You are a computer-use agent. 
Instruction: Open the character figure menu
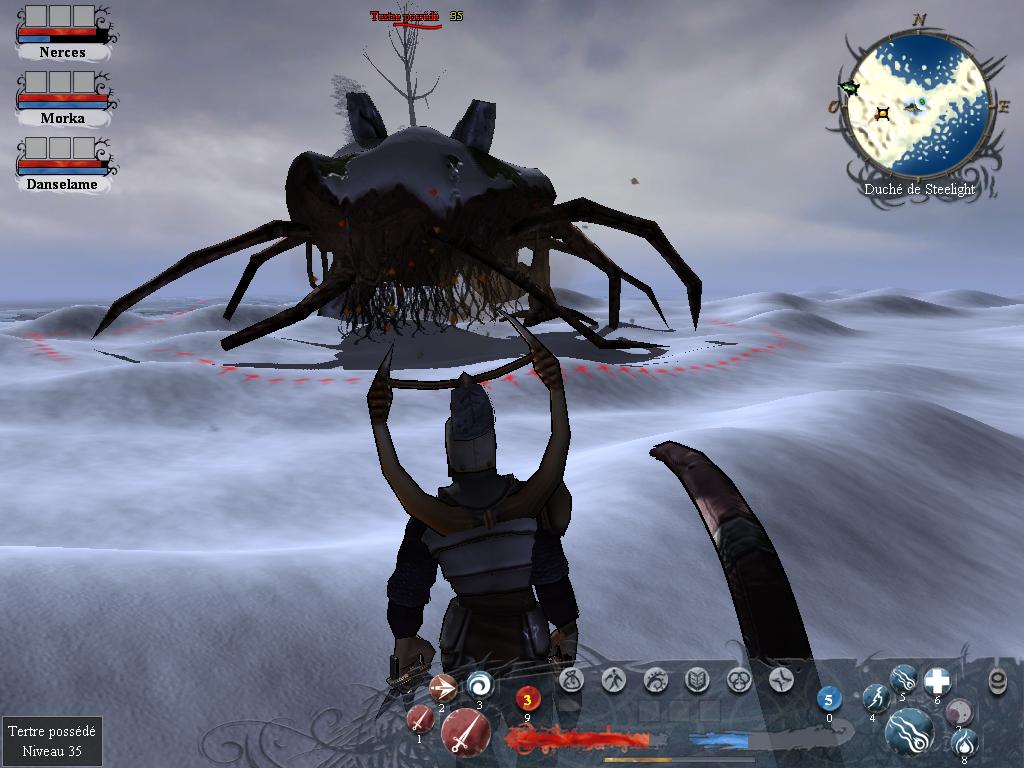[614, 680]
